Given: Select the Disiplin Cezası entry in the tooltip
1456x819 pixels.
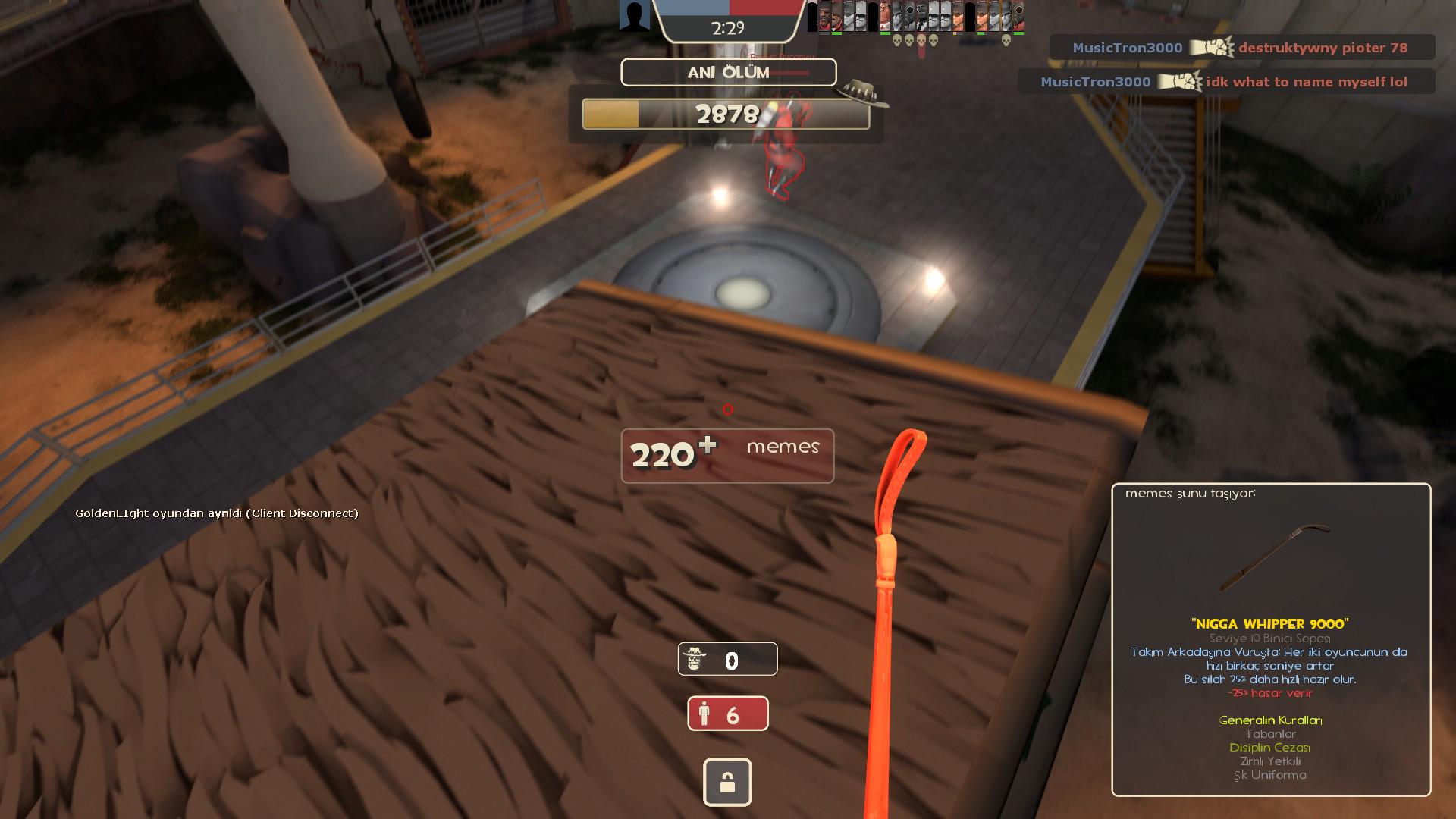Looking at the screenshot, I should click(1272, 747).
